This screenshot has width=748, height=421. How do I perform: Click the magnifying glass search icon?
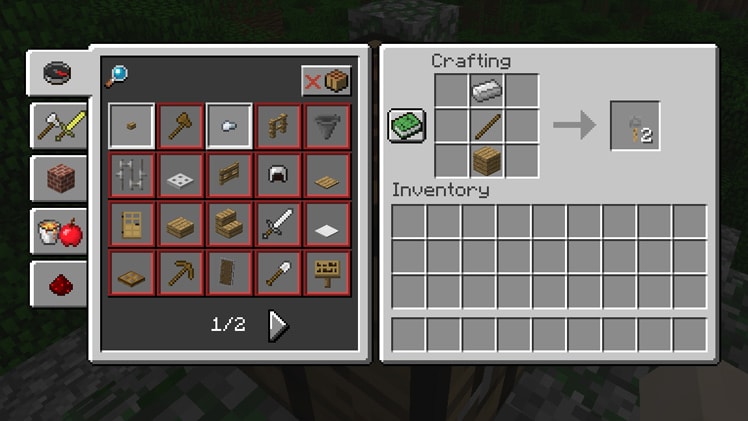coord(117,76)
